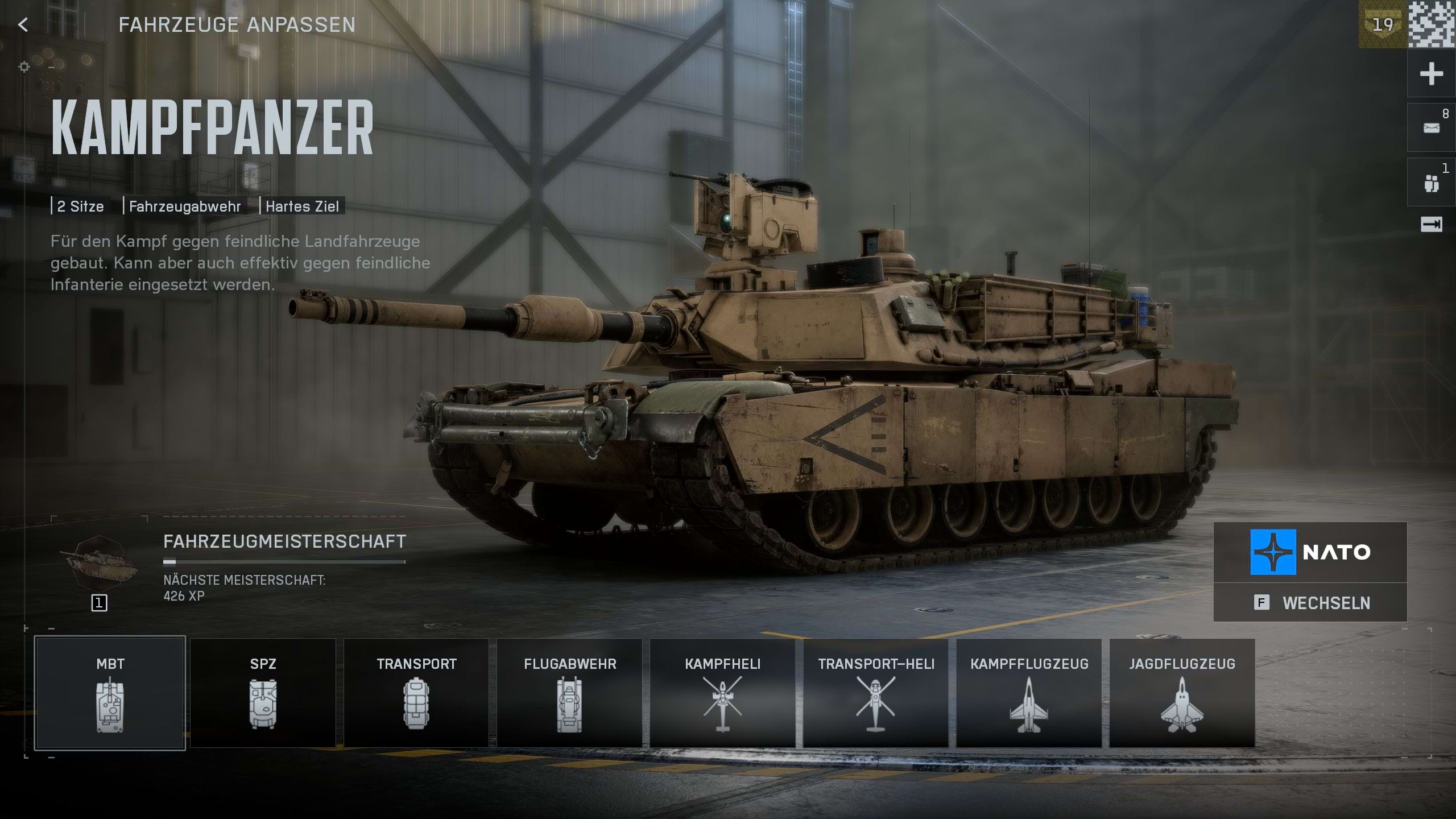Open the plus icon in the sidebar
The height and width of the screenshot is (819, 1456).
(1431, 74)
